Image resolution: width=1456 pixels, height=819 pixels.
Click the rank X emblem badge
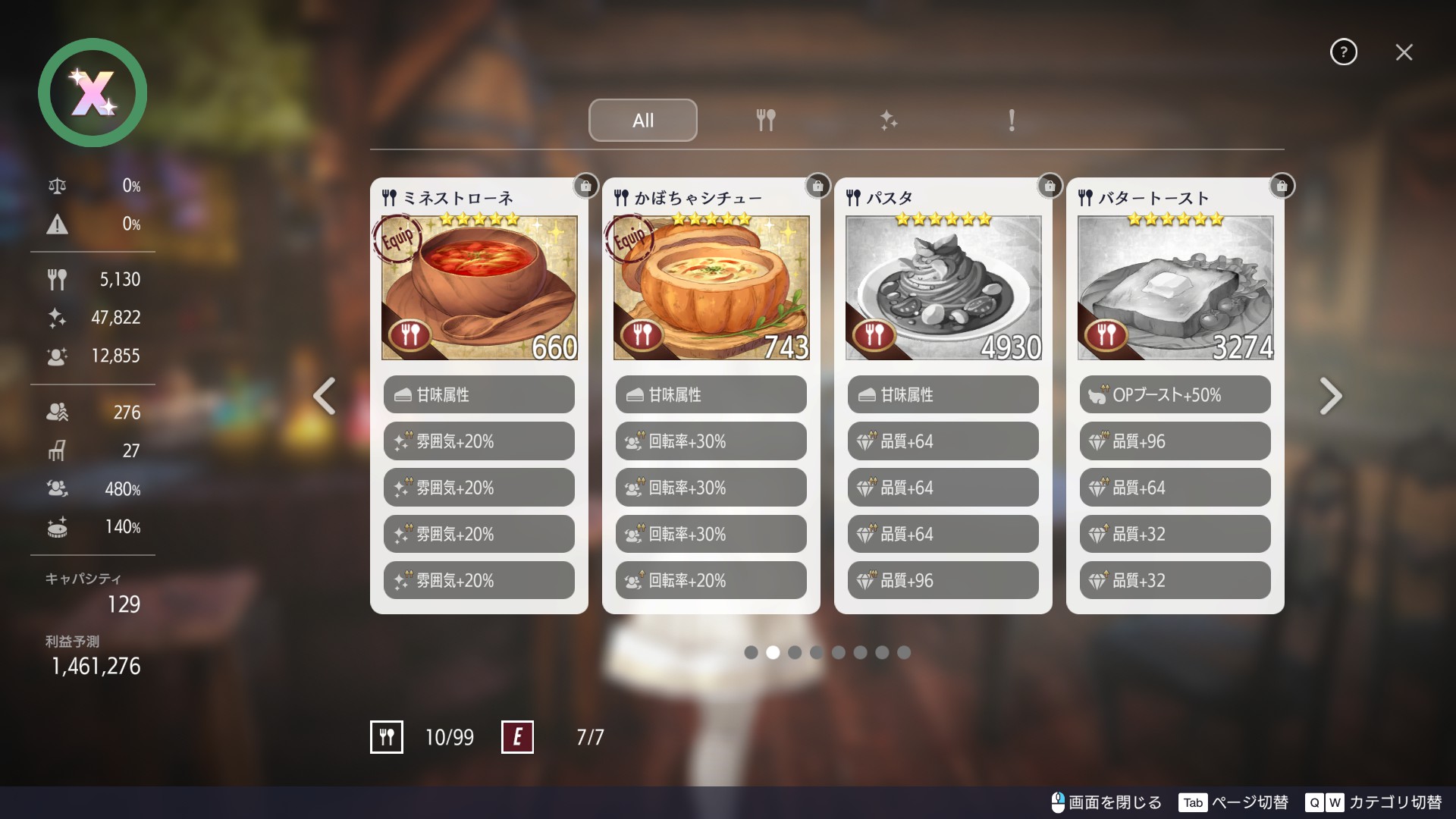93,93
